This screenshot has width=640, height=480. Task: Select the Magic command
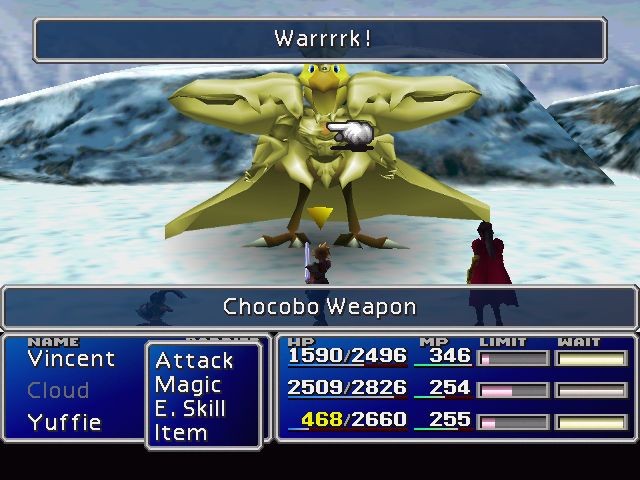188,384
